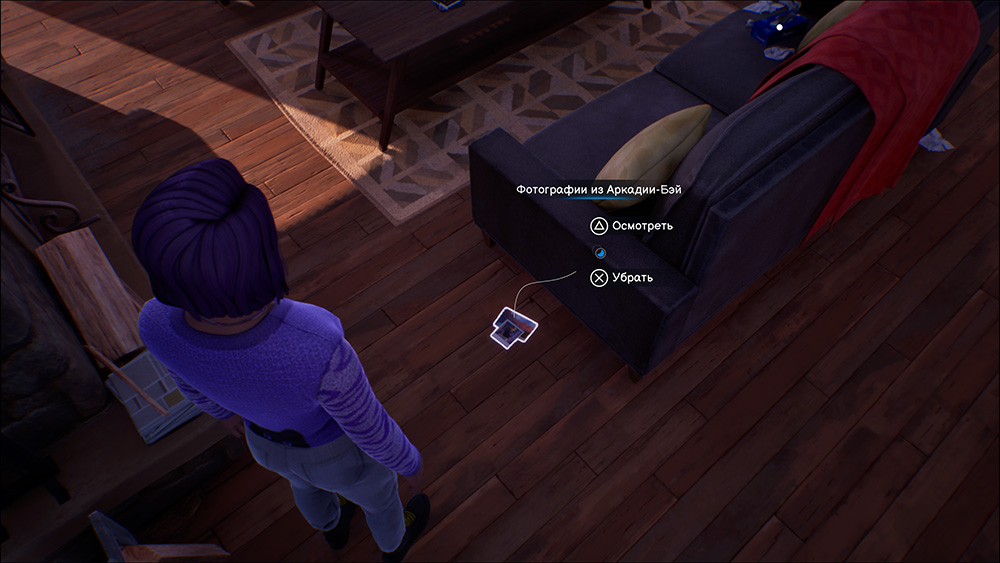The image size is (1000, 563).
Task: Select the Убрать interaction option
Action: pos(622,278)
